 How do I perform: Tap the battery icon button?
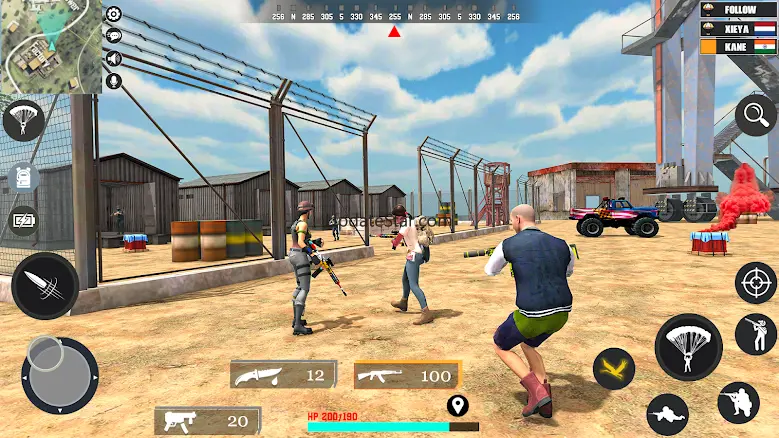click(x=22, y=221)
